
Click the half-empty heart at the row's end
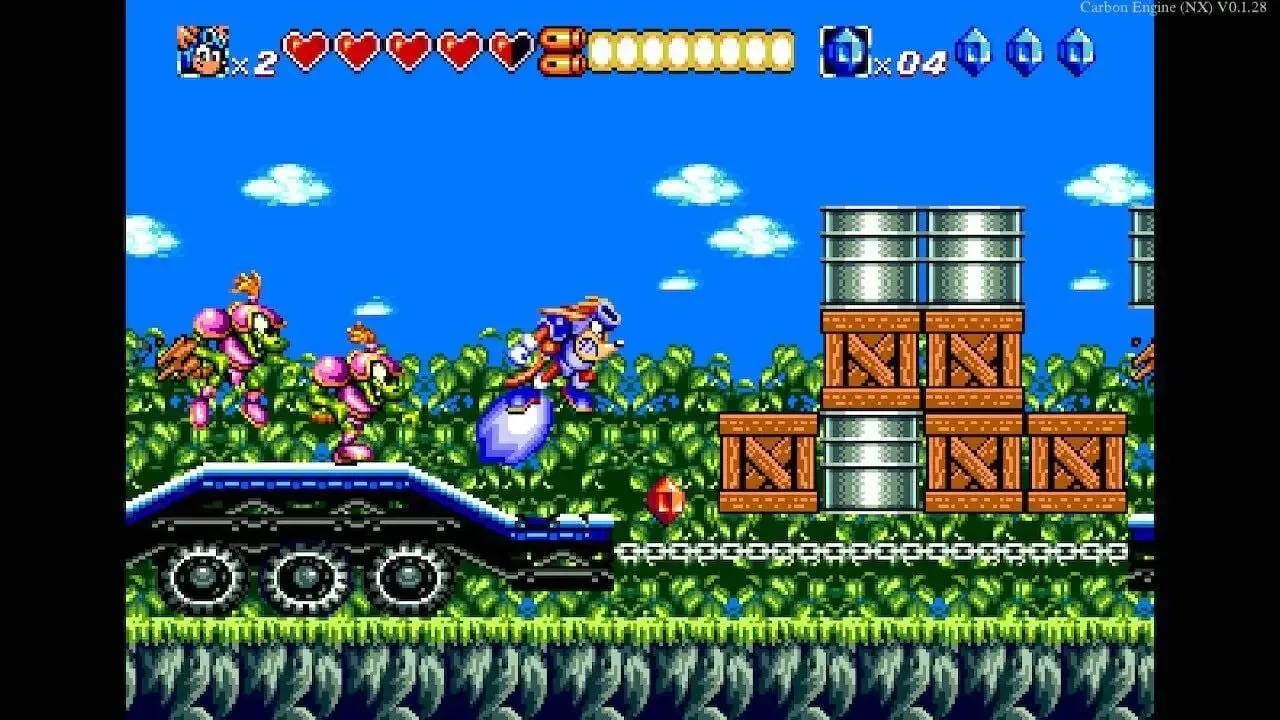(x=505, y=45)
